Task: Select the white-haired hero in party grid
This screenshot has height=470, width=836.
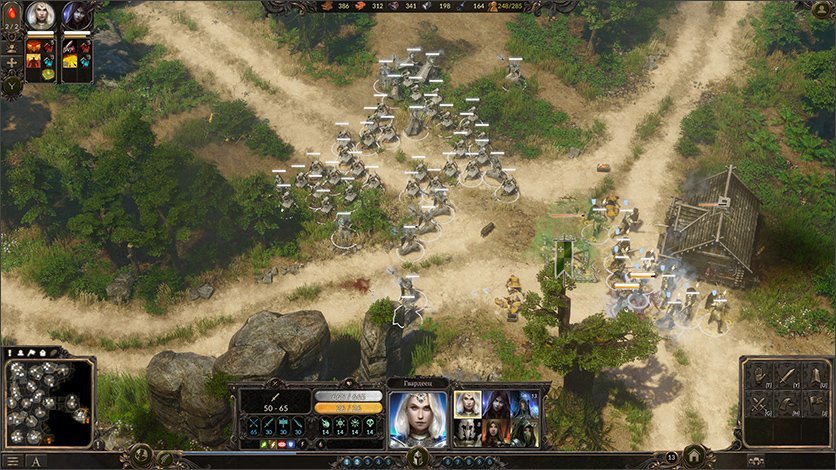Action: click(467, 403)
